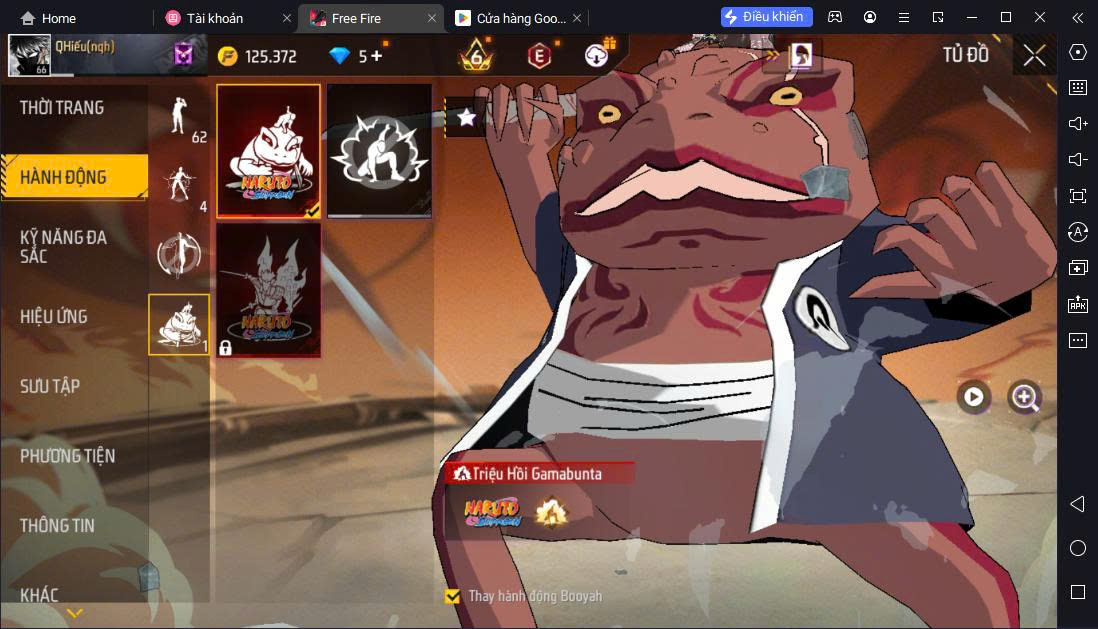This screenshot has height=629, width=1098.
Task: Play the emote preview animation
Action: coord(973,397)
